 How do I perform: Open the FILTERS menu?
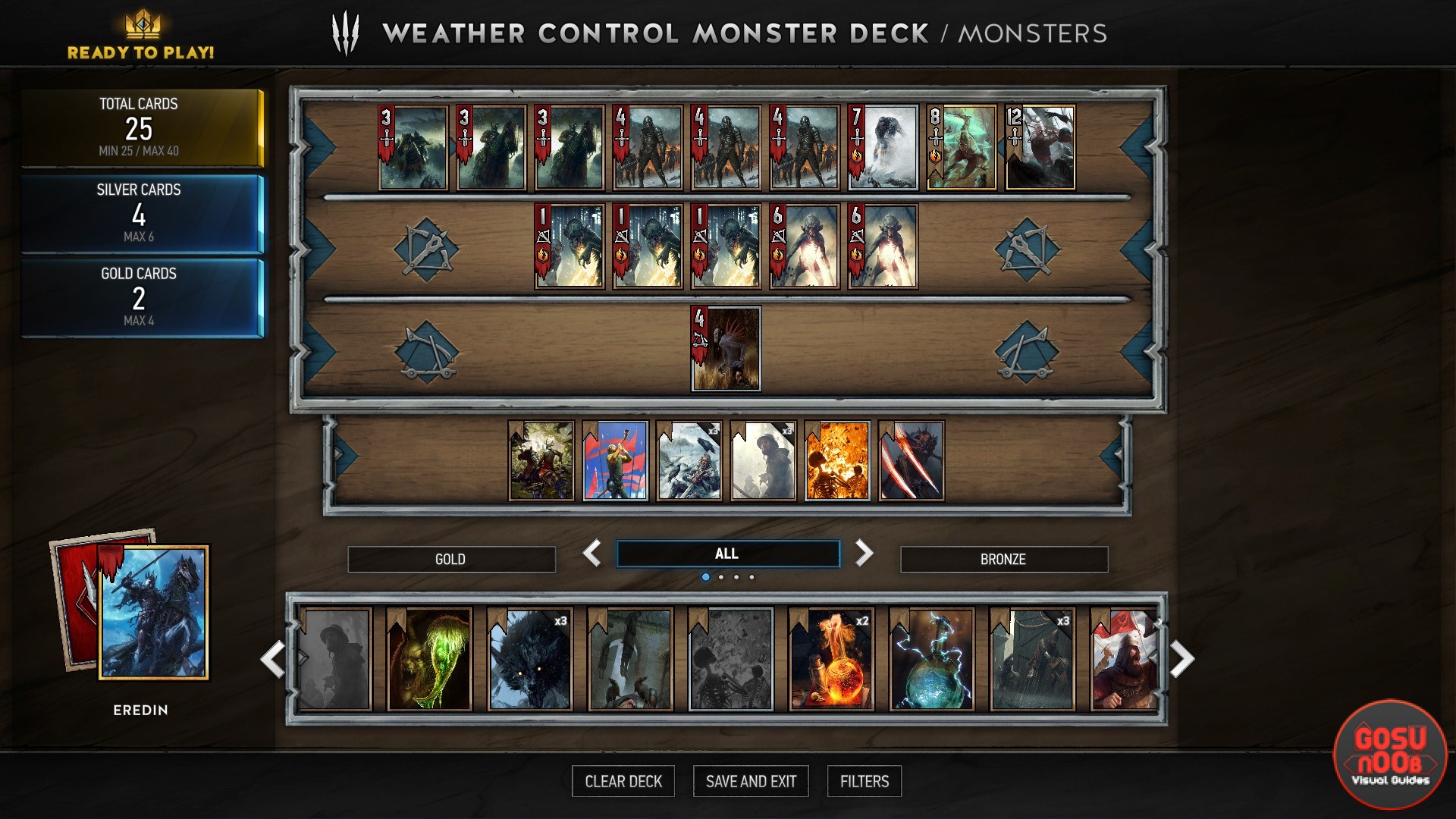[864, 781]
